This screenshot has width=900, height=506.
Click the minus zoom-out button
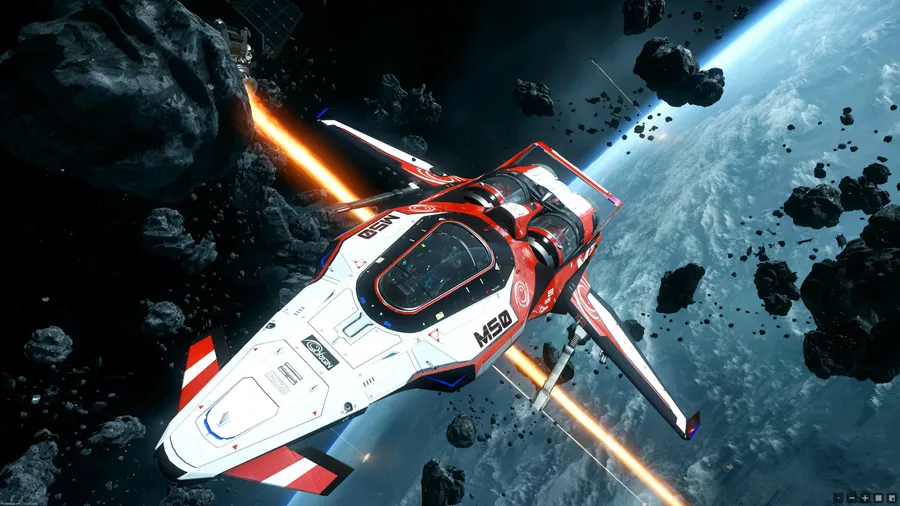point(851,497)
